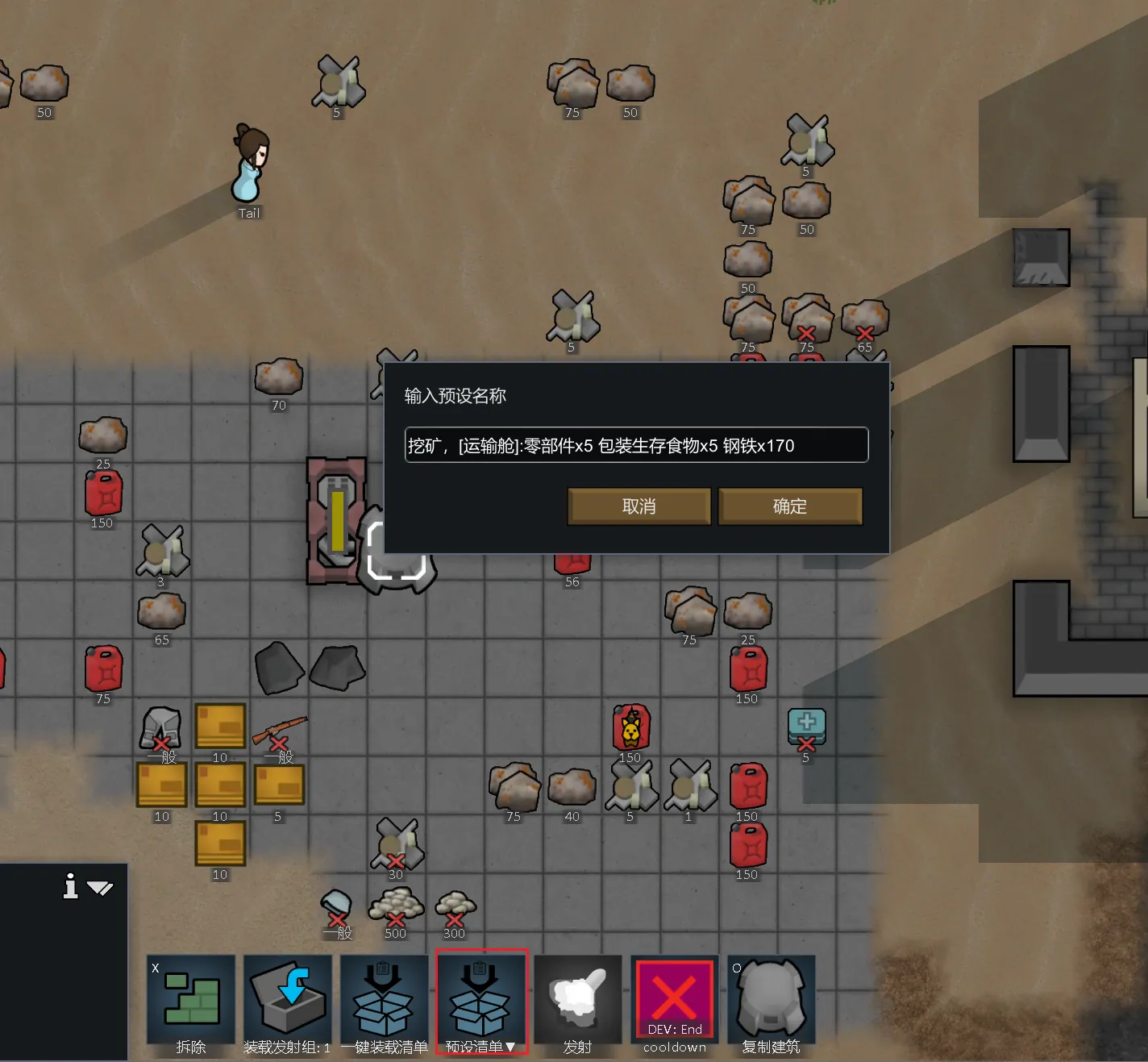
Task: Open the 预设清单 preset list dropdown
Action: tap(481, 1003)
